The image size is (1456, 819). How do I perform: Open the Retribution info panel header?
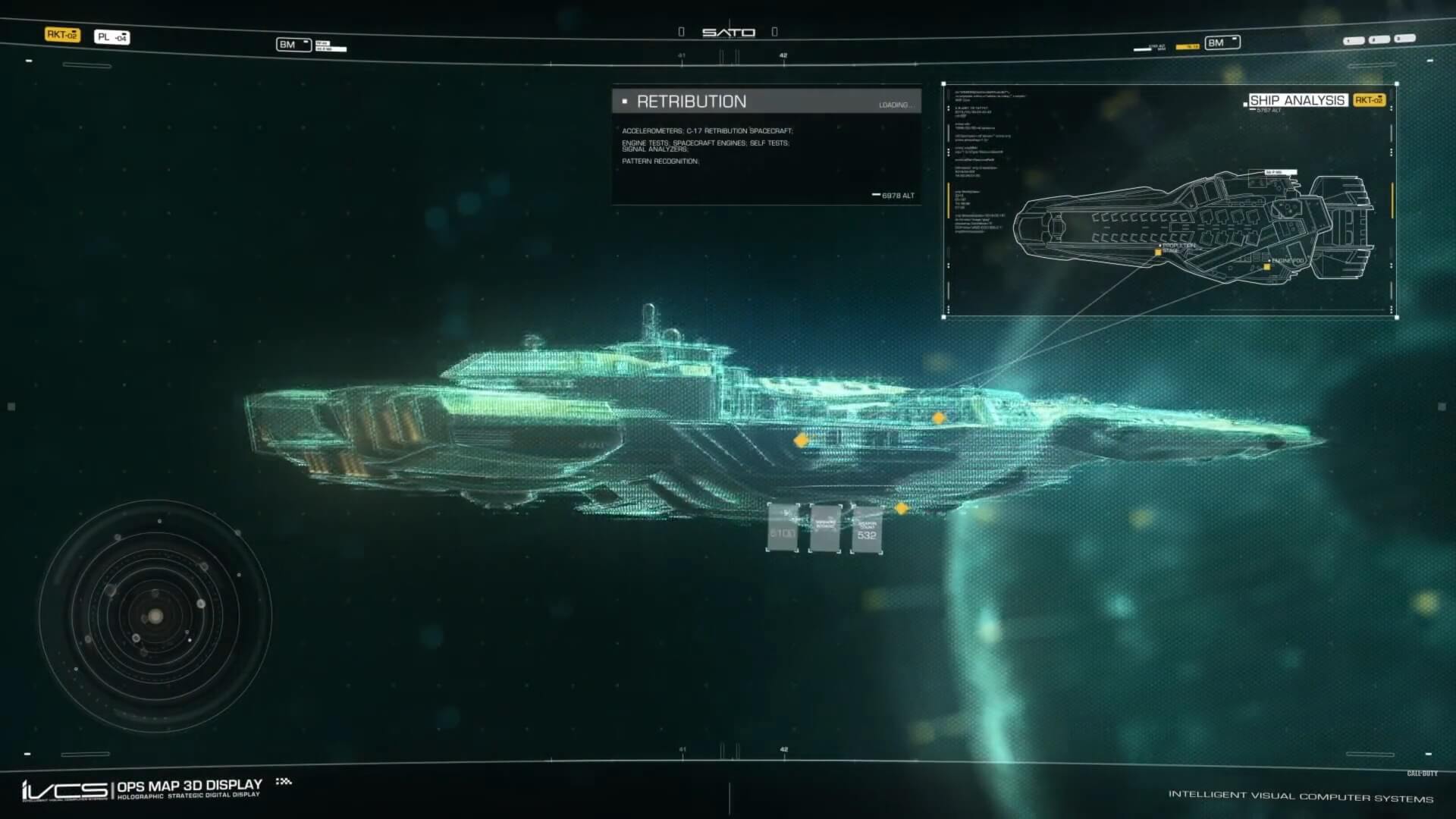(x=766, y=102)
